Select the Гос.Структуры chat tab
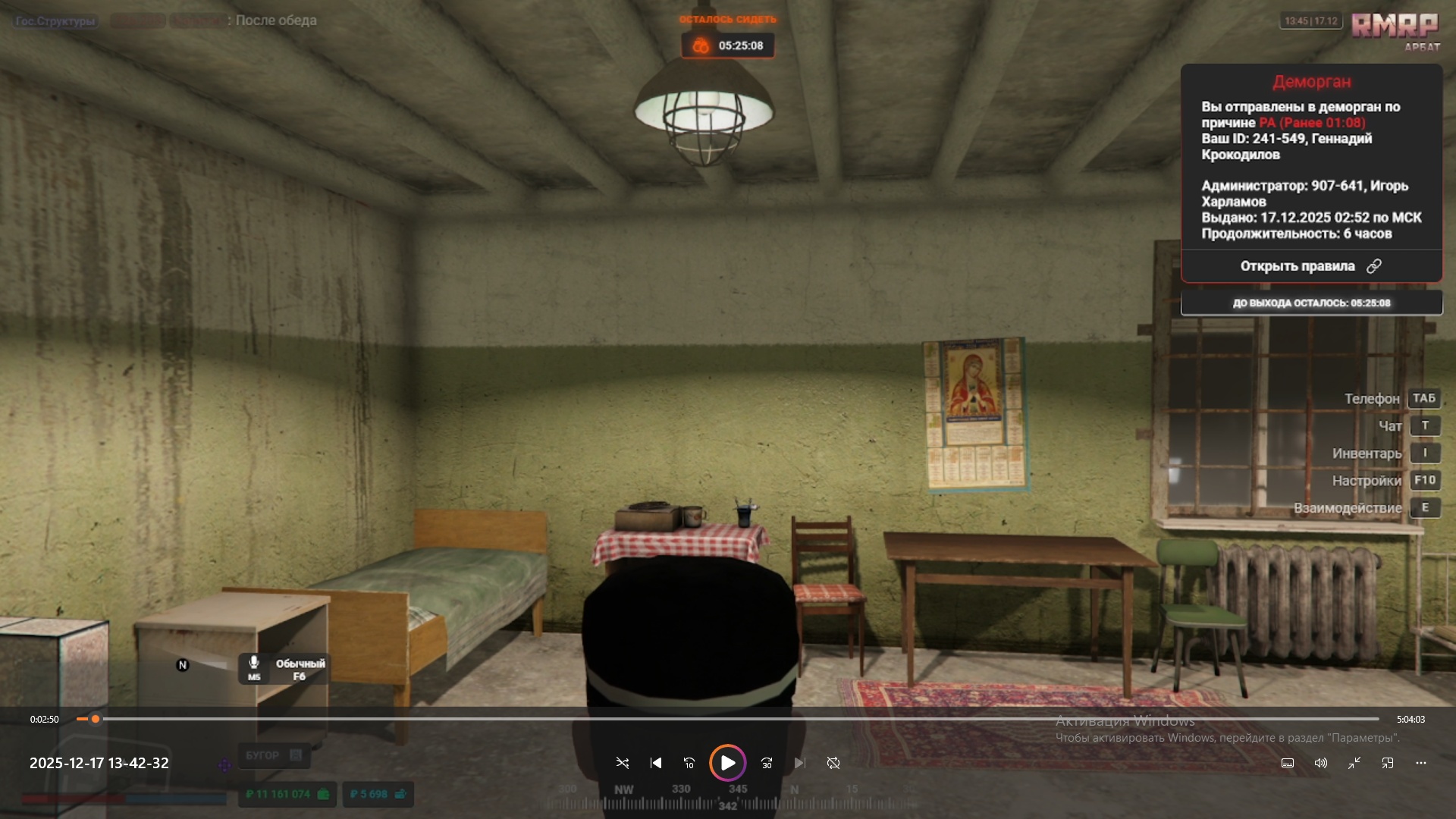This screenshot has height=819, width=1456. [x=56, y=21]
